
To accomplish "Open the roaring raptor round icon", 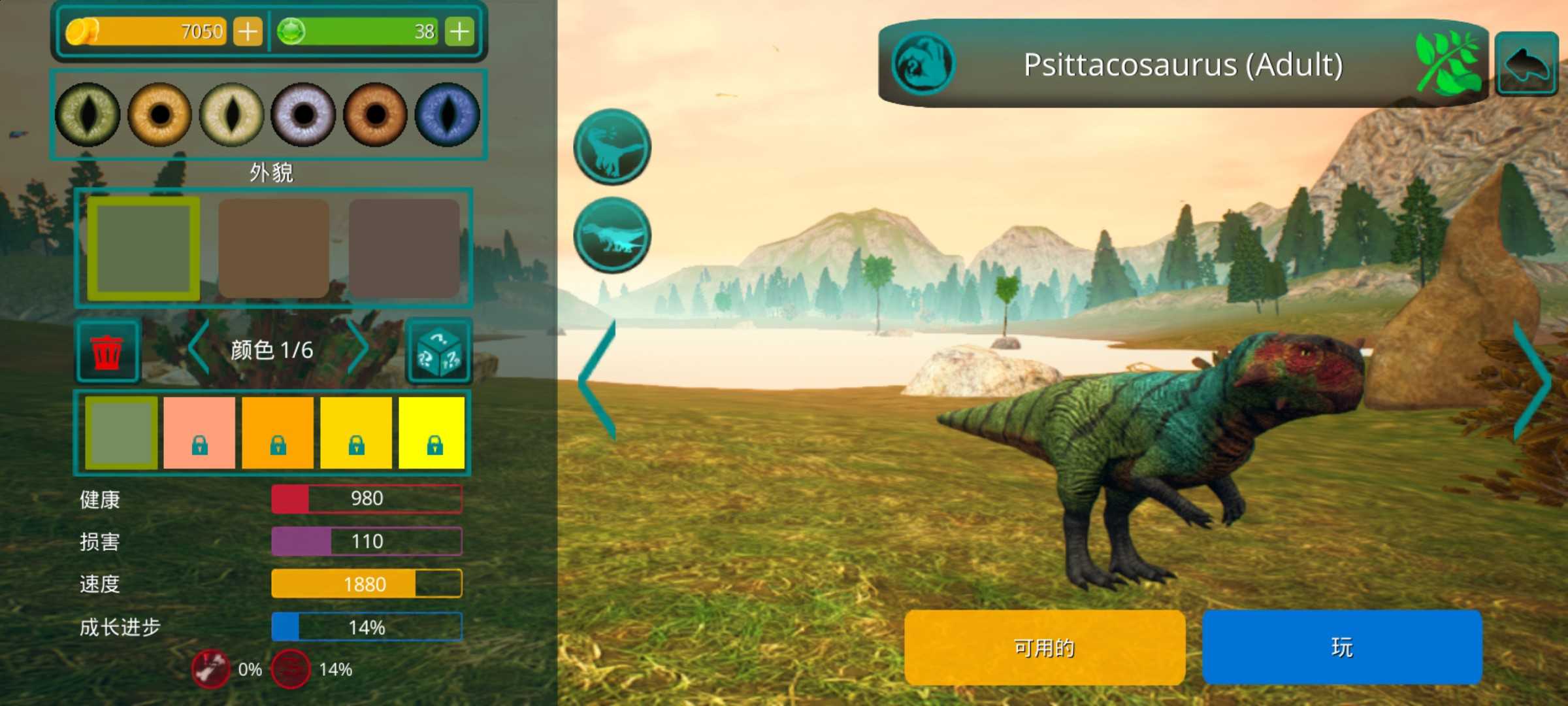I will pos(612,146).
